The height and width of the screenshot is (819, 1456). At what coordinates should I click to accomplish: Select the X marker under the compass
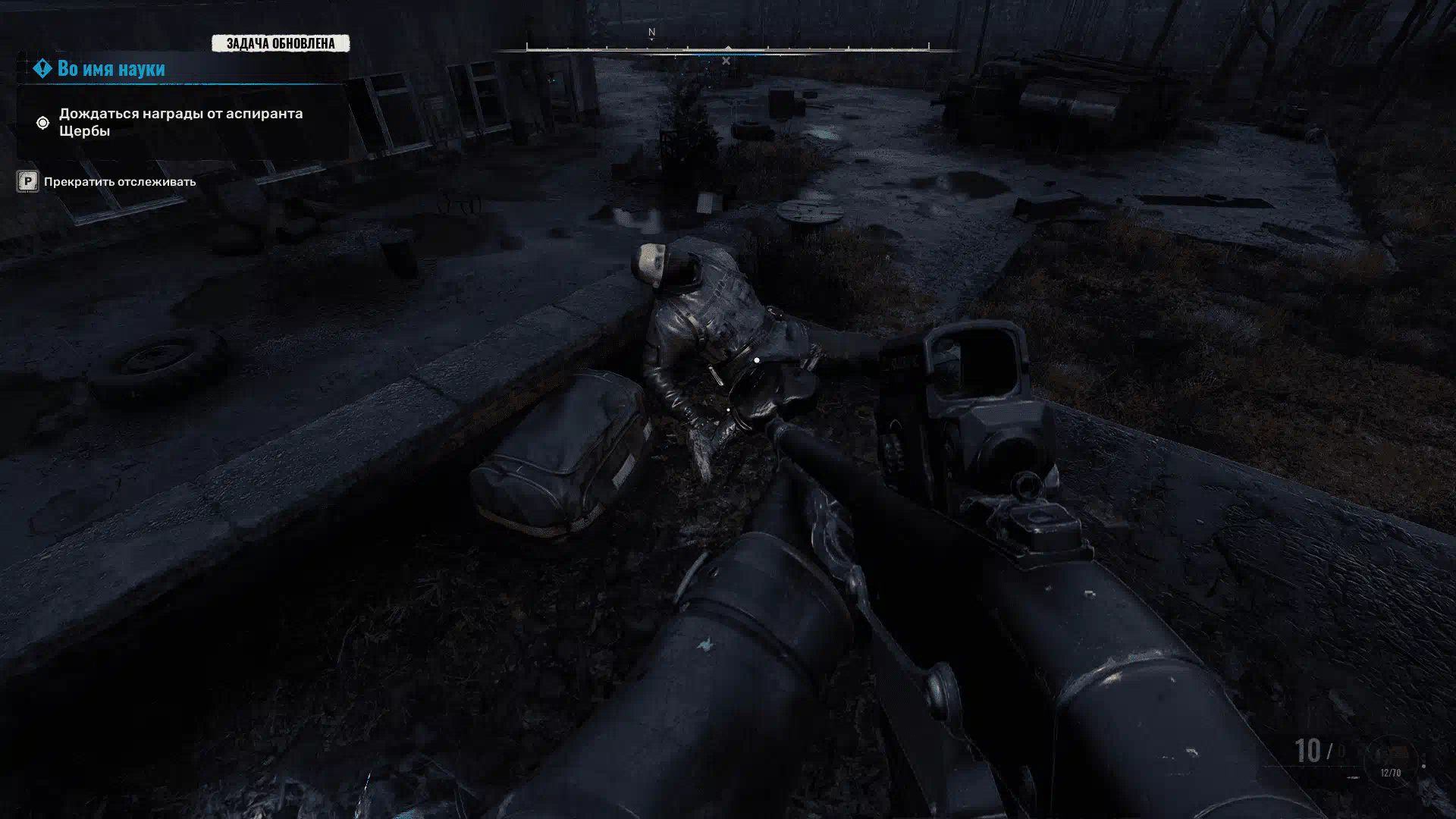[x=726, y=61]
